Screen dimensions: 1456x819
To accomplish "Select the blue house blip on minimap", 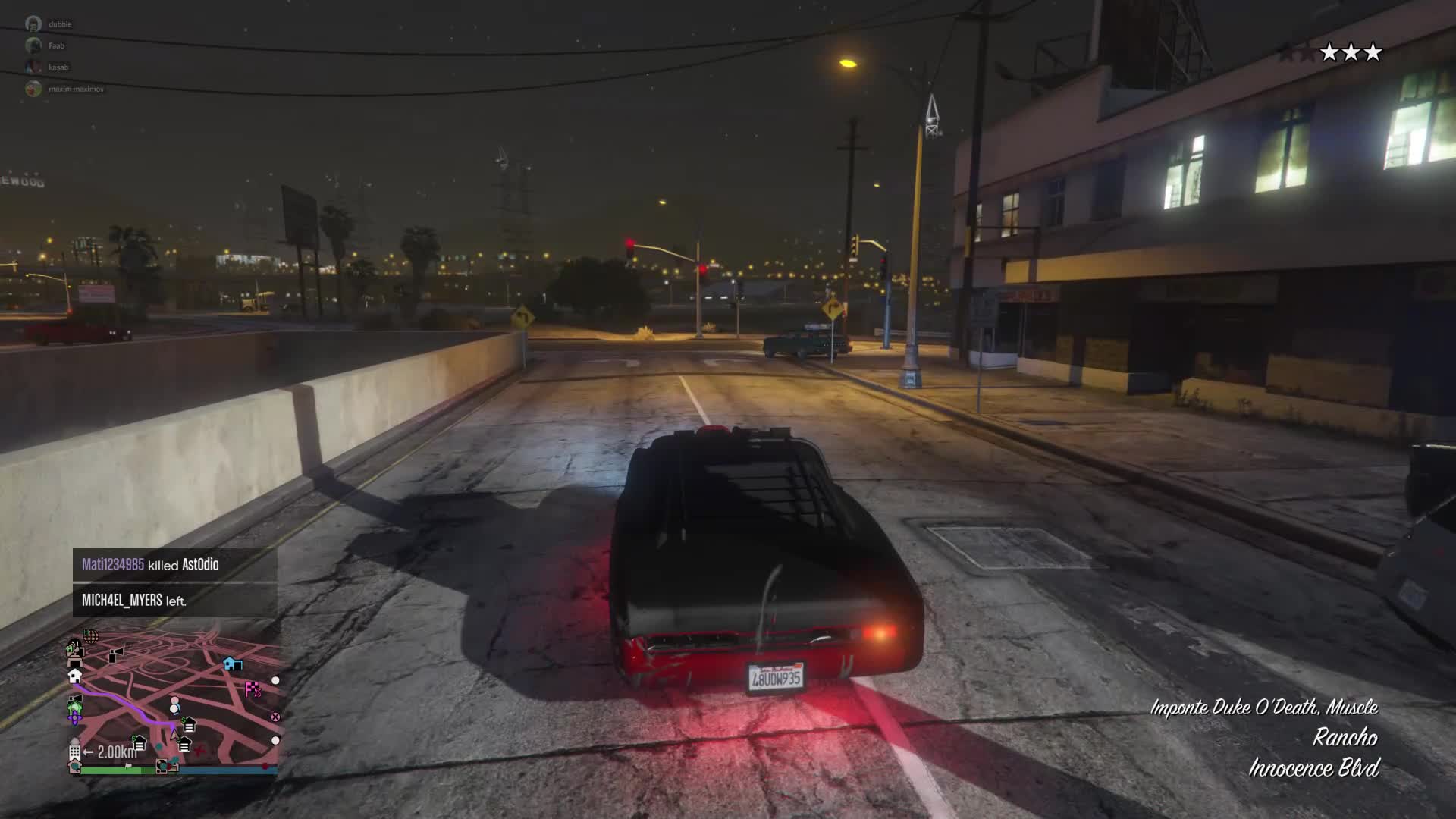I will (x=232, y=664).
